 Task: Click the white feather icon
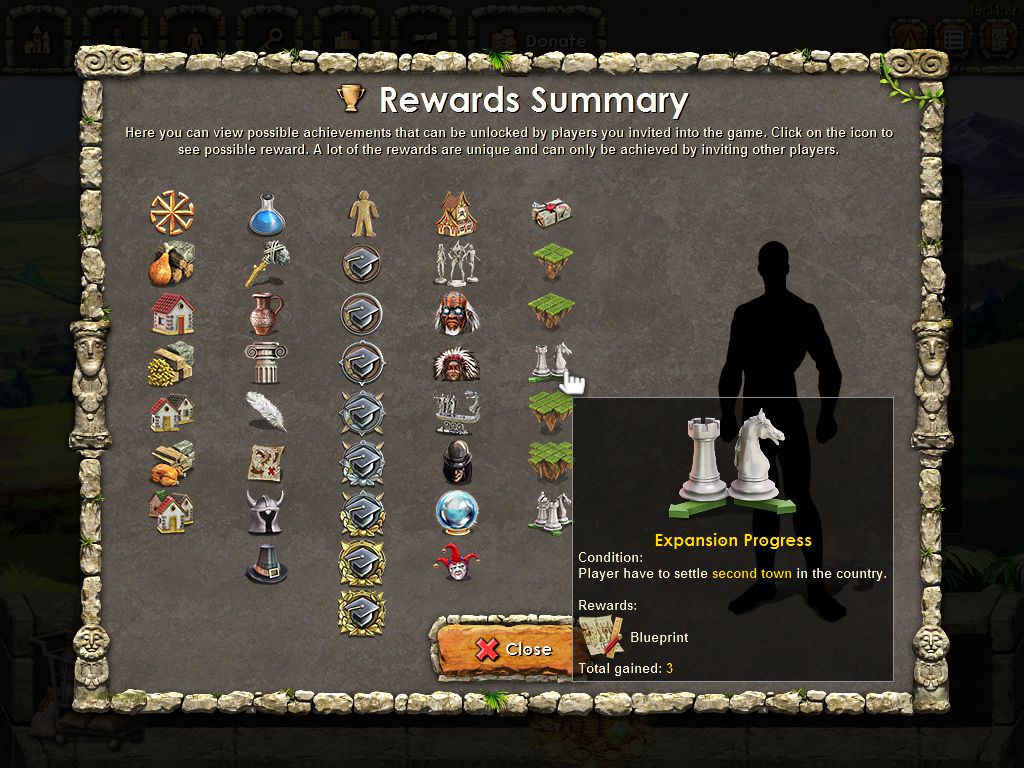[266, 411]
